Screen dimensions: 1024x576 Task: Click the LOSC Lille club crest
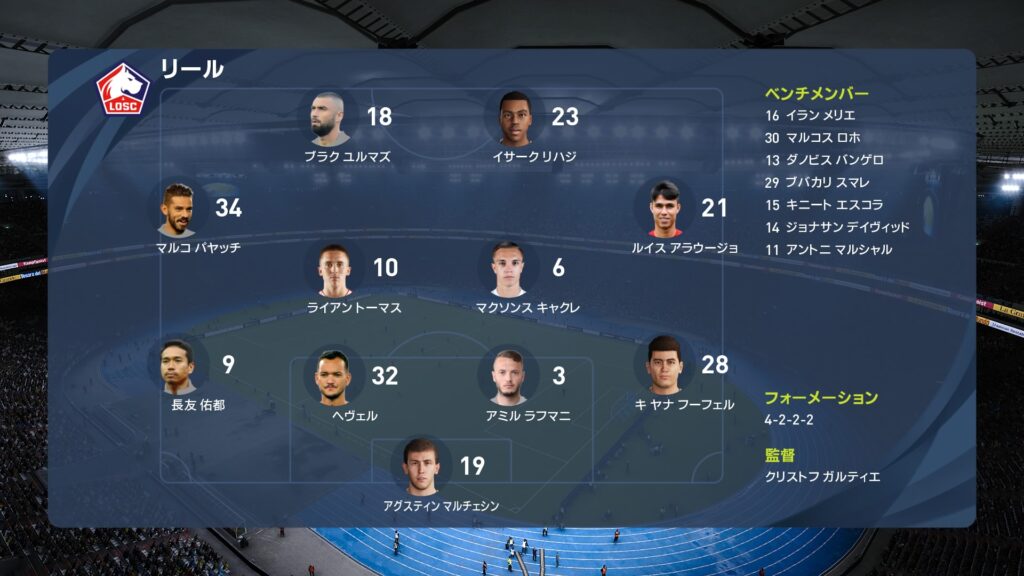[122, 89]
